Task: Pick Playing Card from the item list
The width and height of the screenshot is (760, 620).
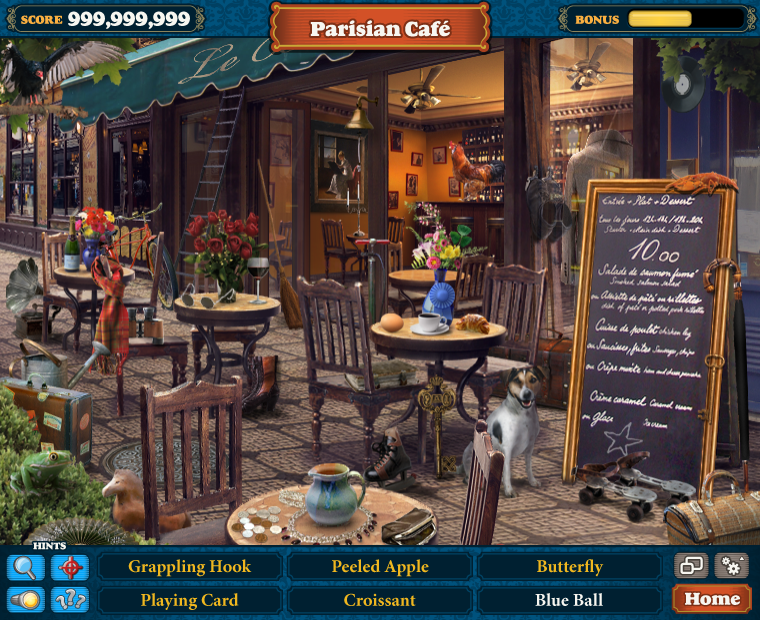Action: (x=190, y=600)
